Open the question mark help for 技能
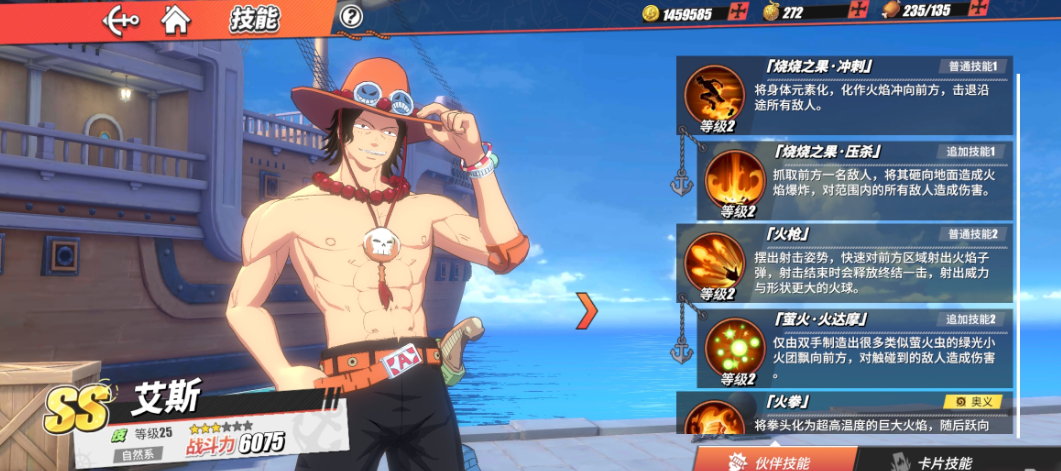This screenshot has width=1061, height=471. click(350, 17)
